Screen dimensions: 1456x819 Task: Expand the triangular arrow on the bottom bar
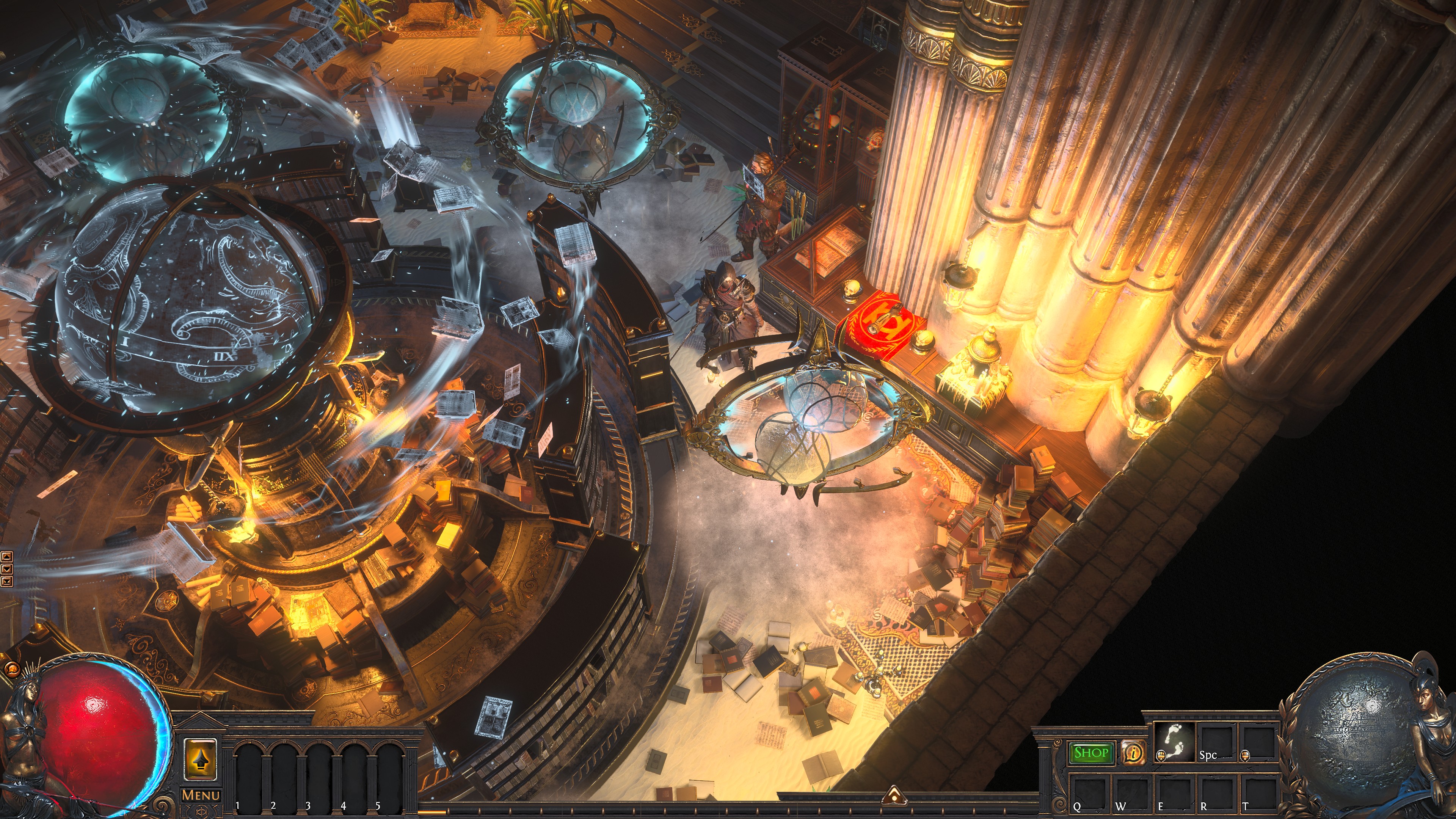(894, 795)
